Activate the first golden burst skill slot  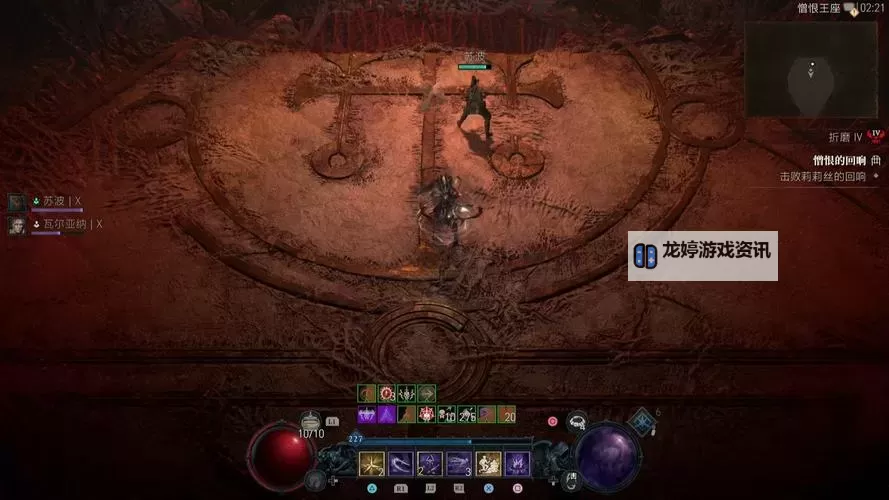(x=372, y=464)
